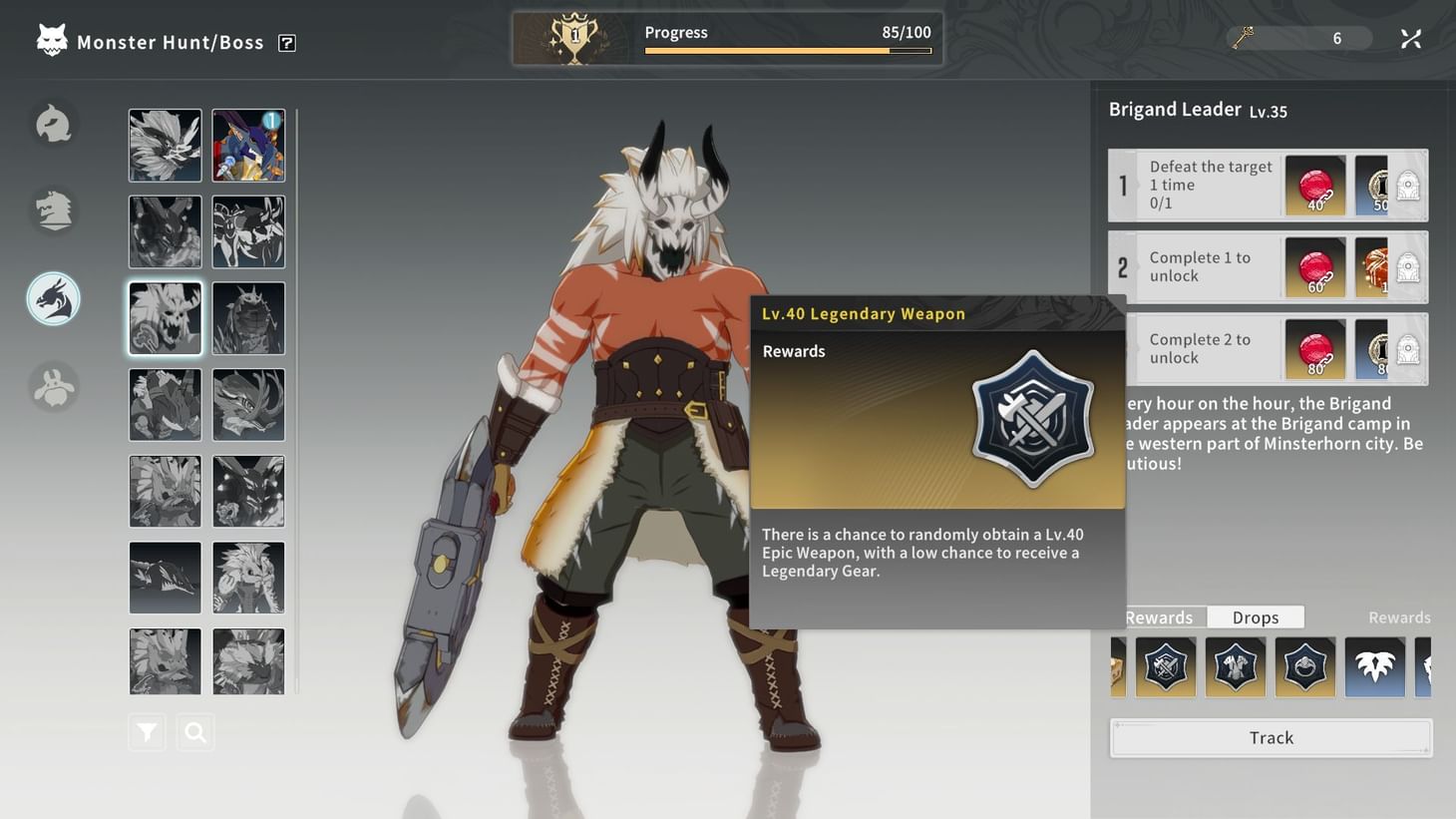1456x819 pixels.
Task: Select the highlighted Brigand Leader boss thumbnail
Action: [165, 317]
